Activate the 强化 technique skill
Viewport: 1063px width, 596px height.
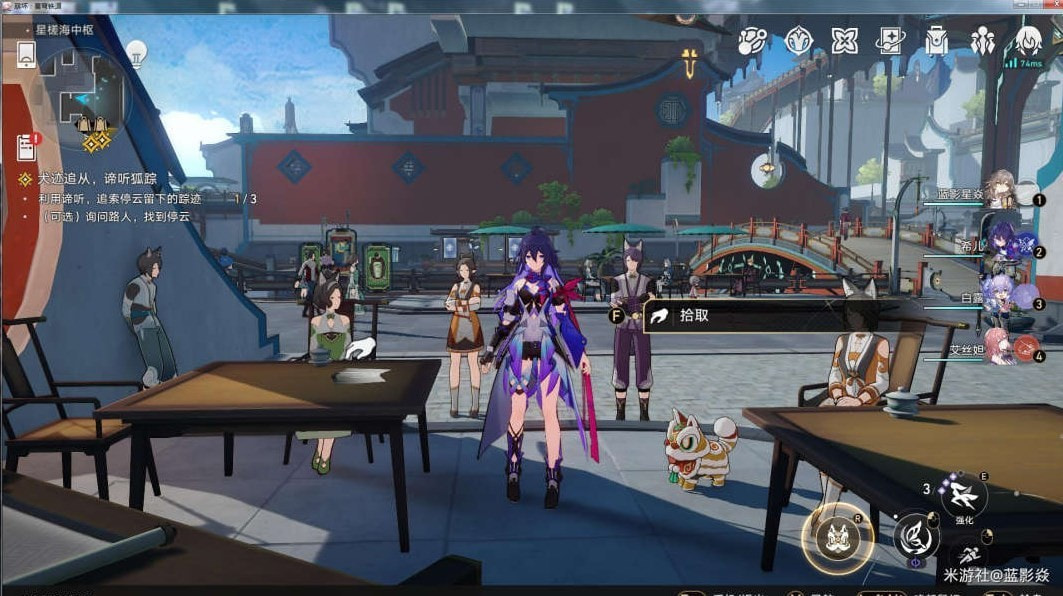click(x=964, y=494)
